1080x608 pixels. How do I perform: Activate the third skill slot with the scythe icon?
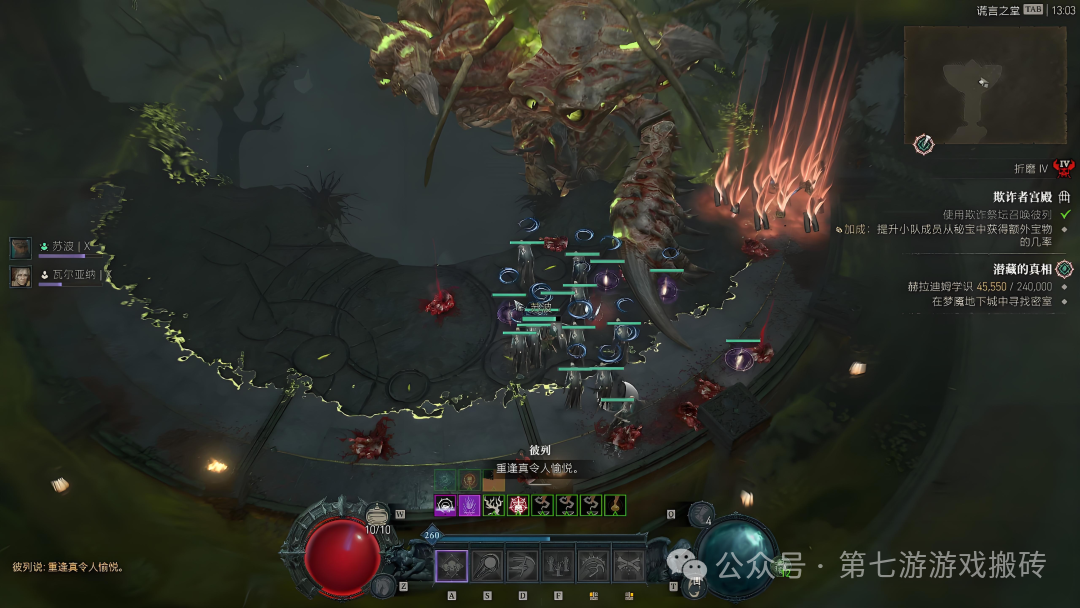(x=522, y=567)
